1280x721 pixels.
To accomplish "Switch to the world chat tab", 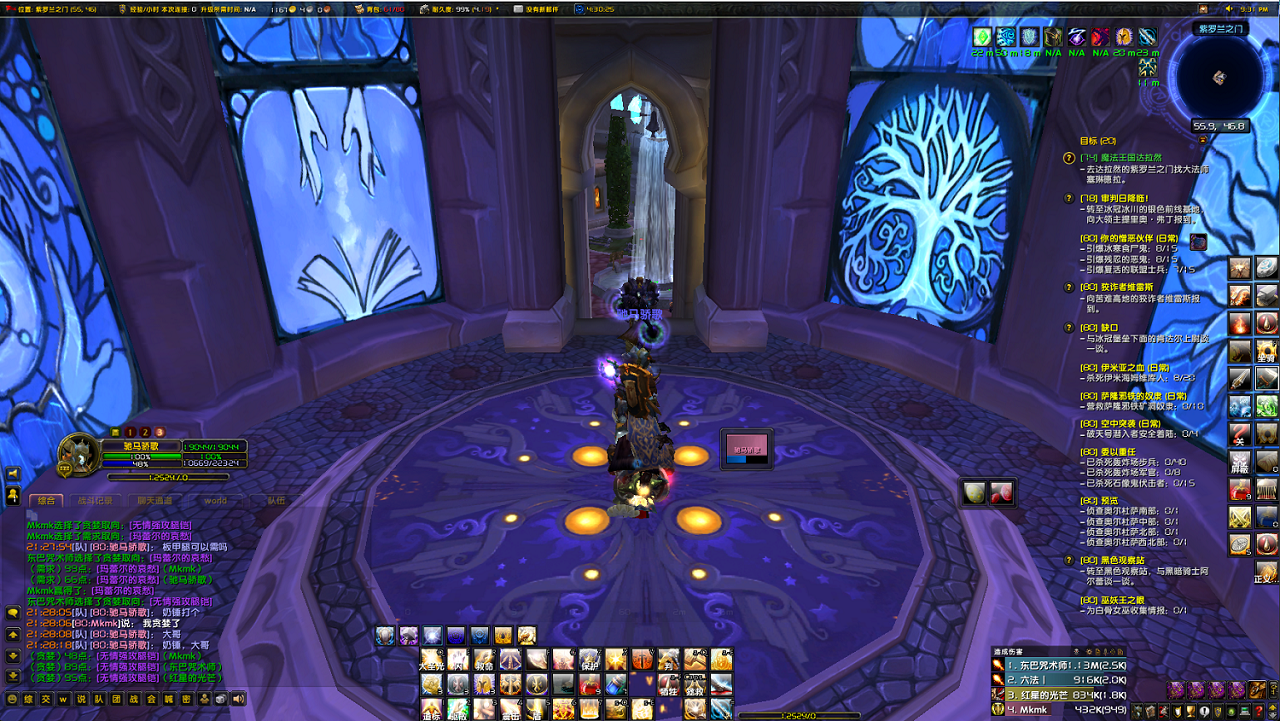I will tap(215, 500).
